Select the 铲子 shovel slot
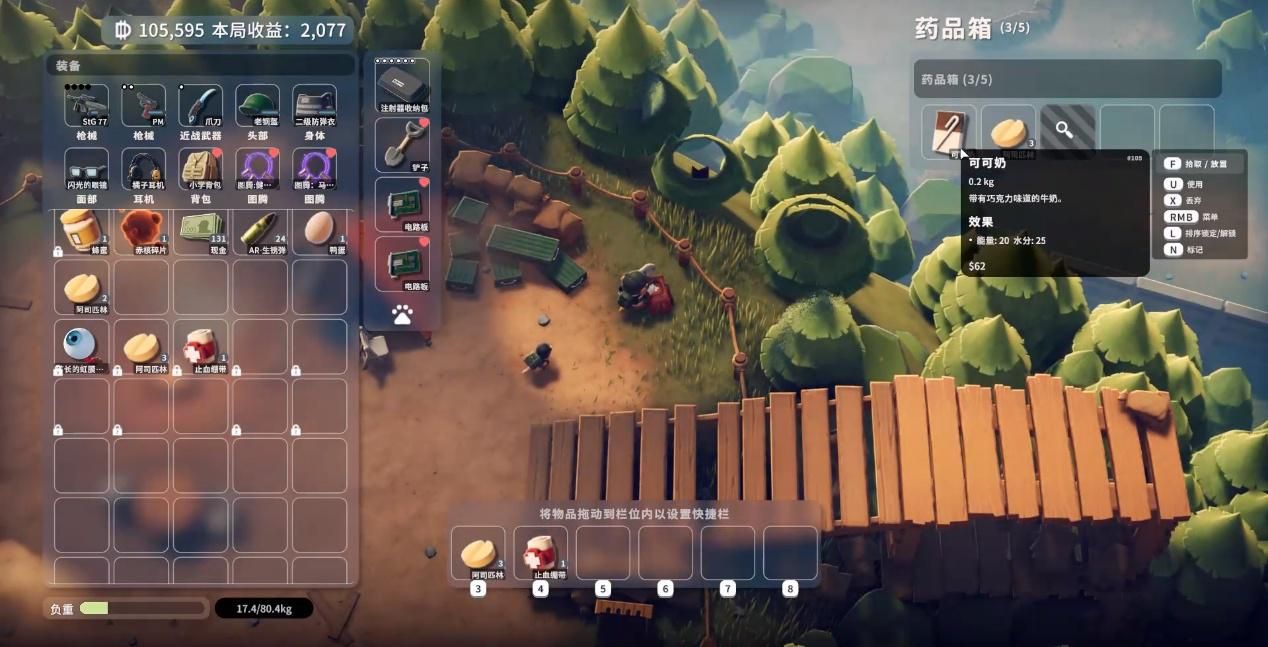Screen dimensions: 1268x647 (x=402, y=144)
